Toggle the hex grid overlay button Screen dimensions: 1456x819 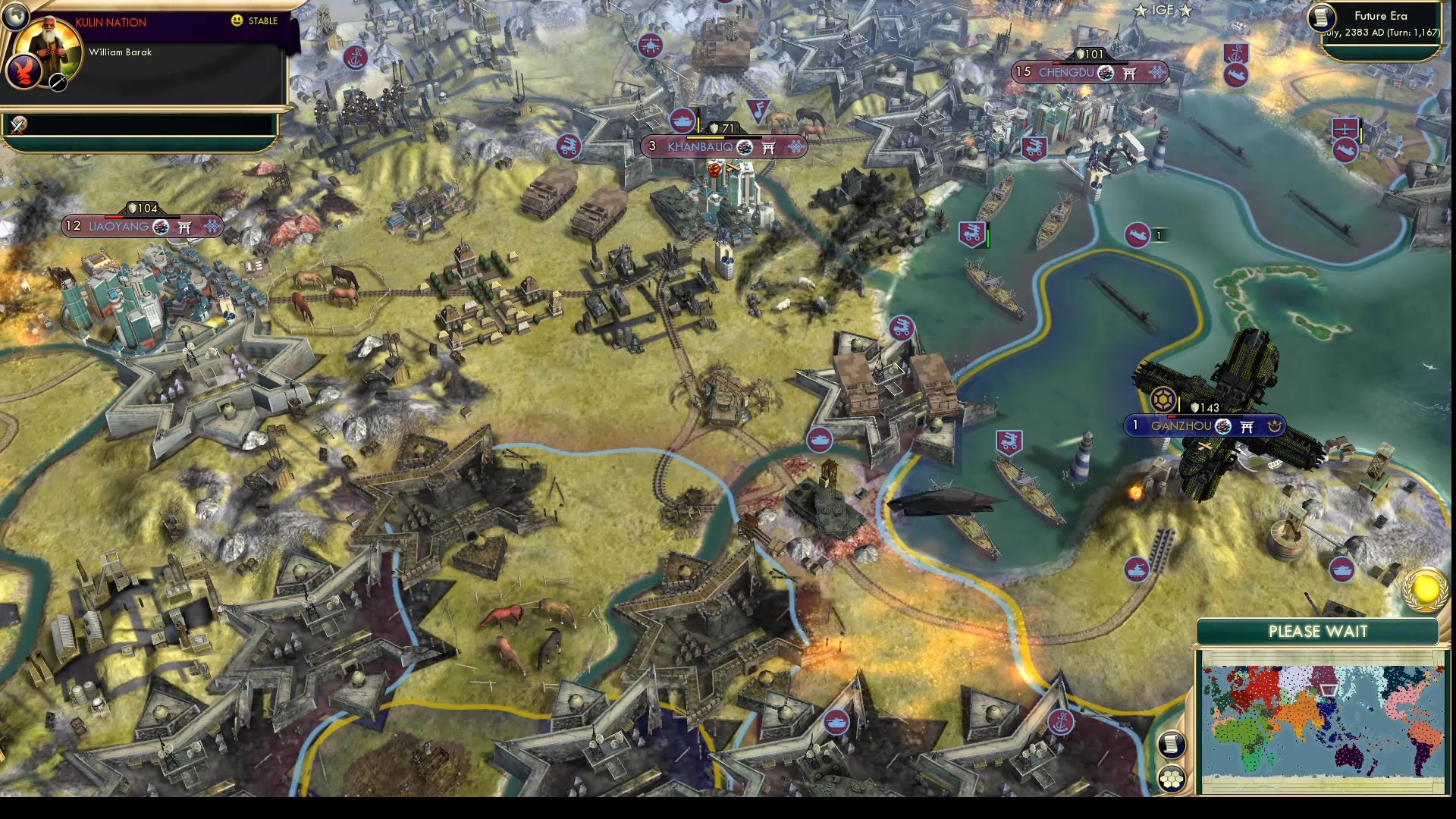[1172, 778]
